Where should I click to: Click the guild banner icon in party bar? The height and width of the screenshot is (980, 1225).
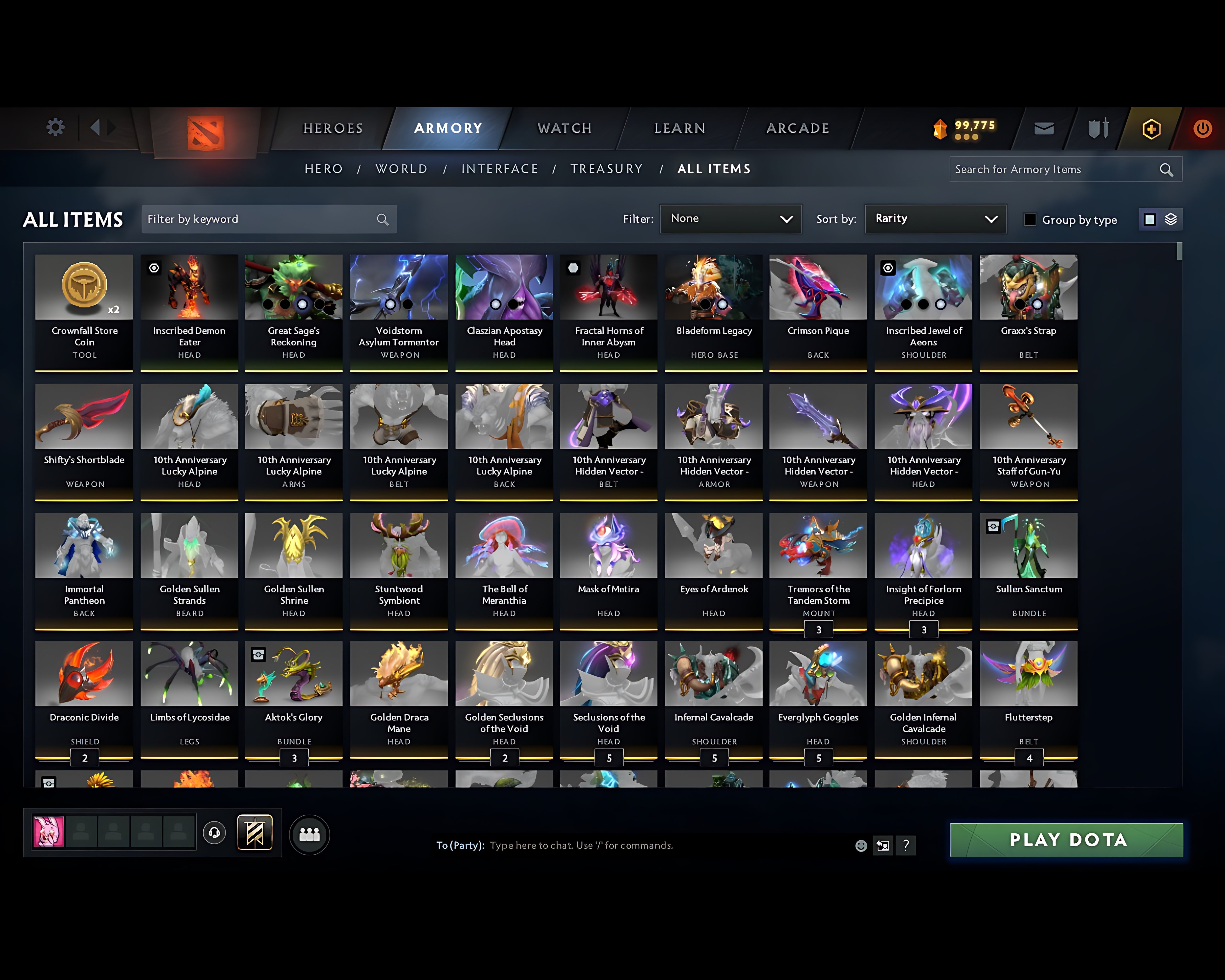tap(255, 832)
